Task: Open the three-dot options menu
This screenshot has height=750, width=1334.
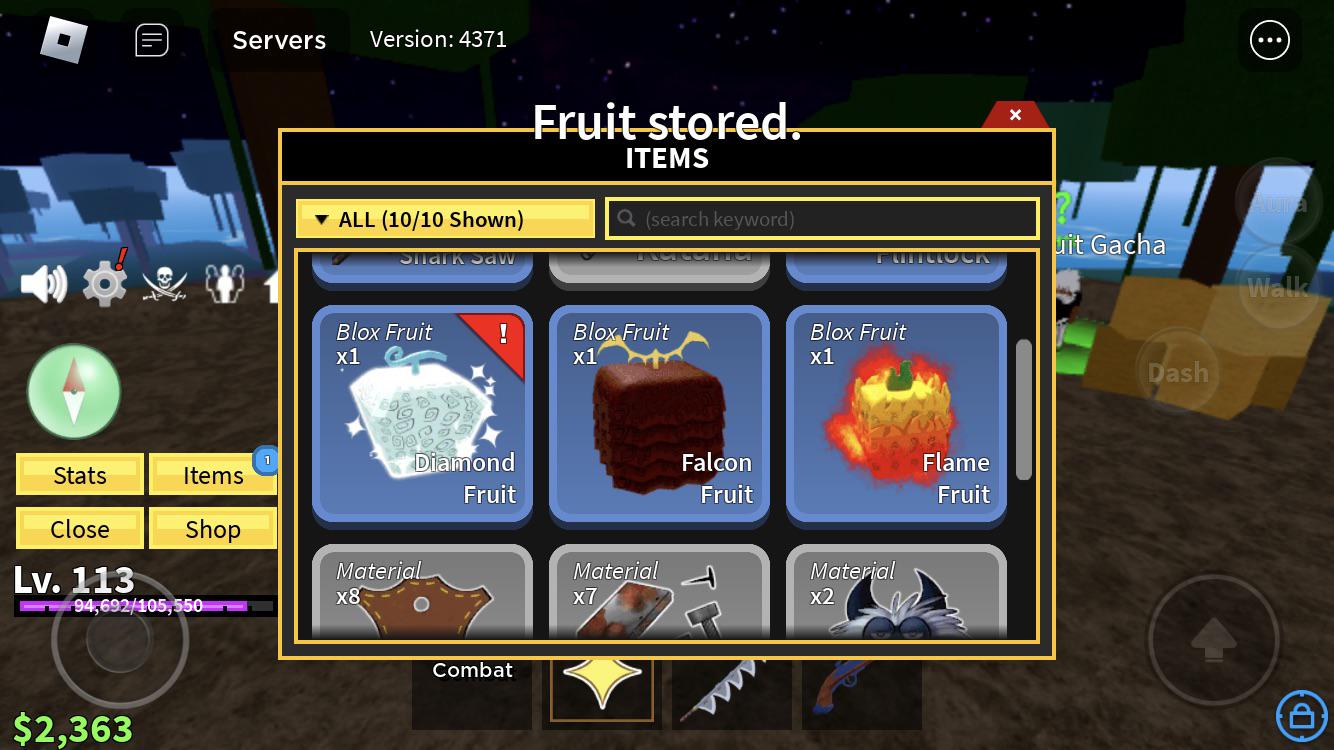Action: pyautogui.click(x=1270, y=40)
